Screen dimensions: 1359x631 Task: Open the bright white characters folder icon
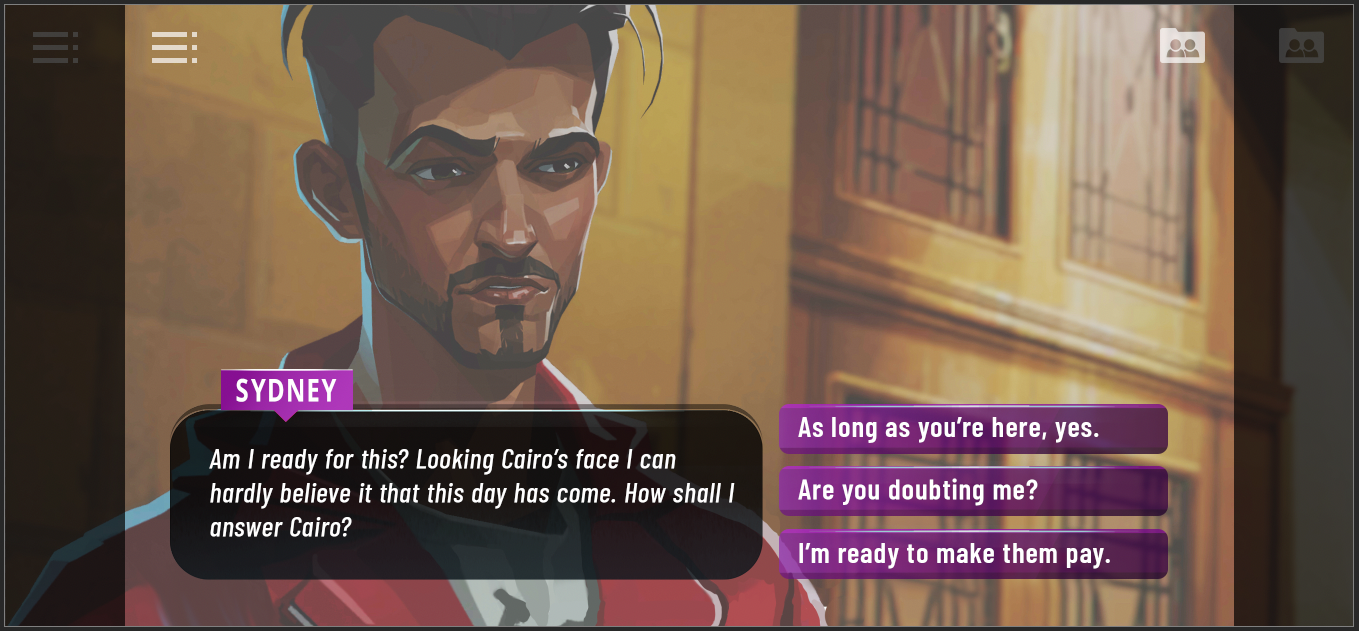(x=1182, y=46)
